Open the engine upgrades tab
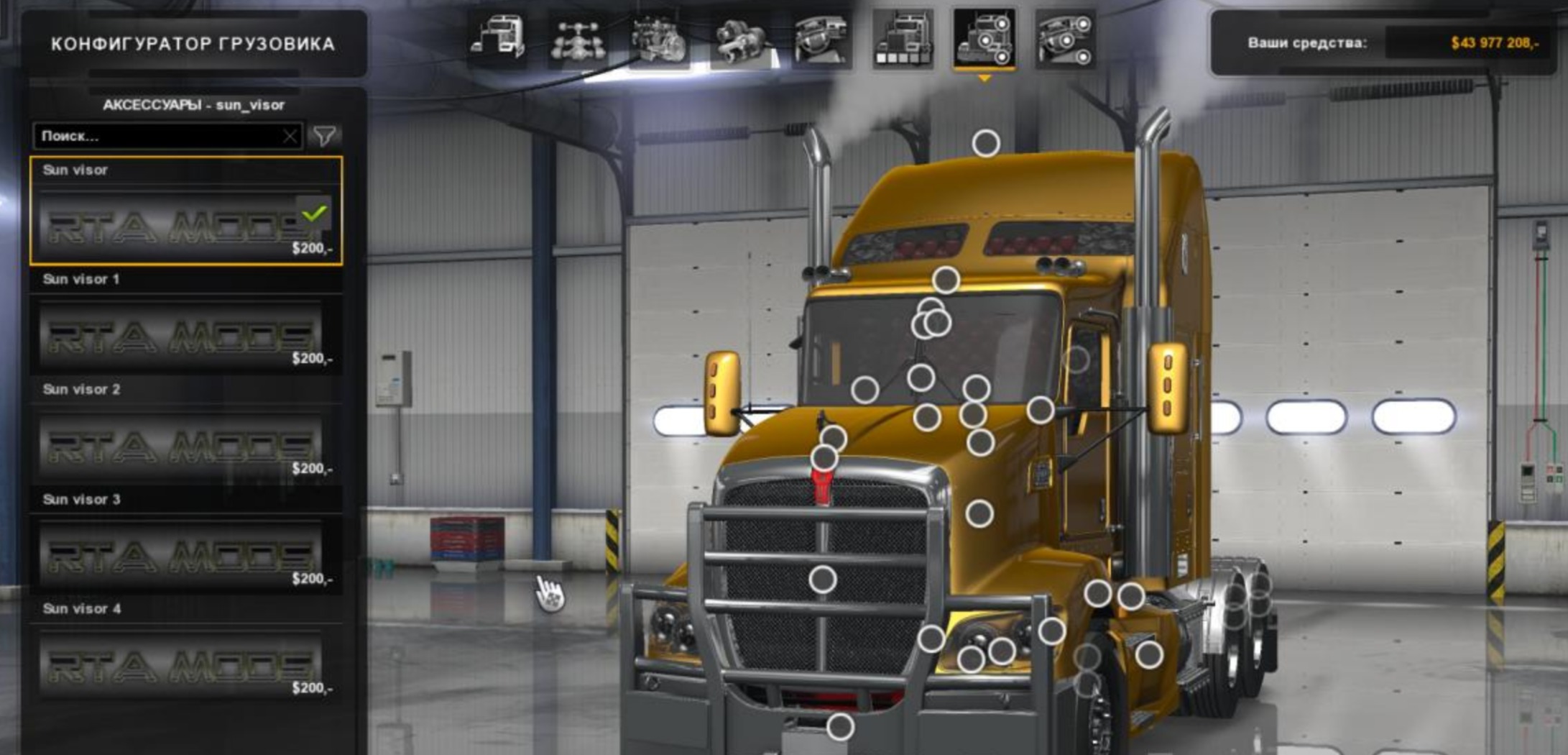This screenshot has width=1568, height=755. (x=659, y=39)
